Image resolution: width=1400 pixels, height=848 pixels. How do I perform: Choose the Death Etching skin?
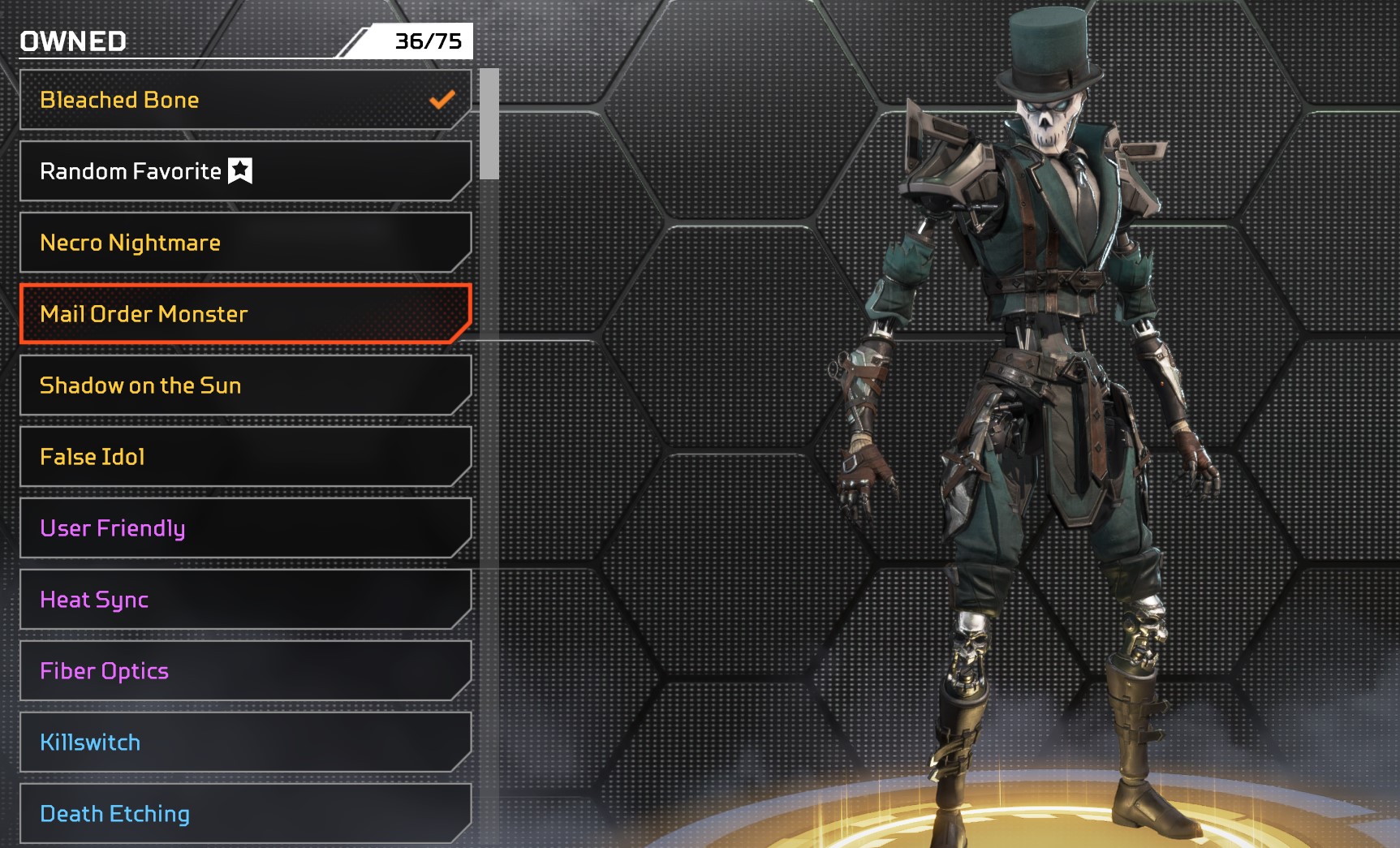point(243,814)
